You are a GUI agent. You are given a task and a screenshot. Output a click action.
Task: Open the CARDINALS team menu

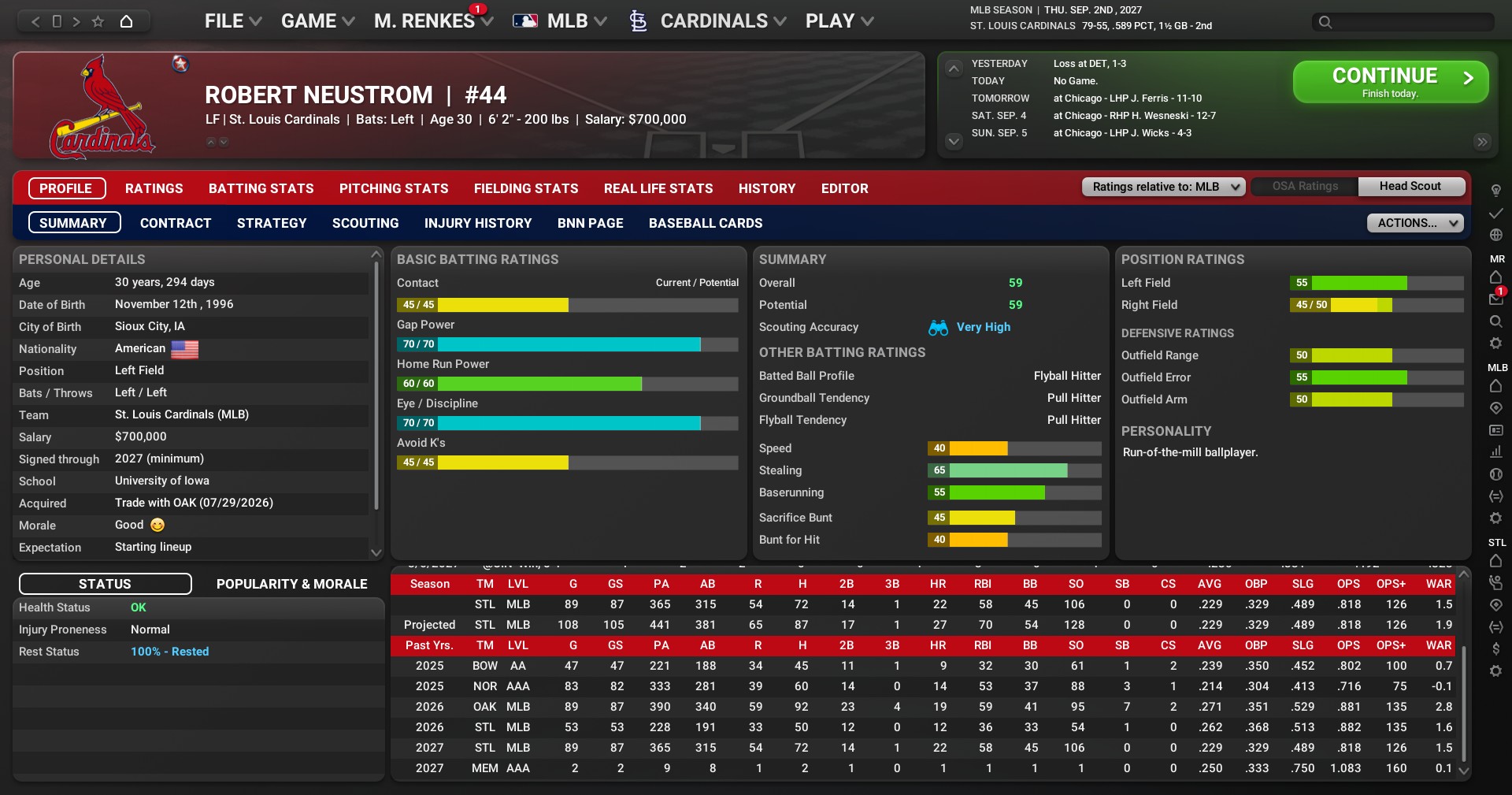click(713, 21)
